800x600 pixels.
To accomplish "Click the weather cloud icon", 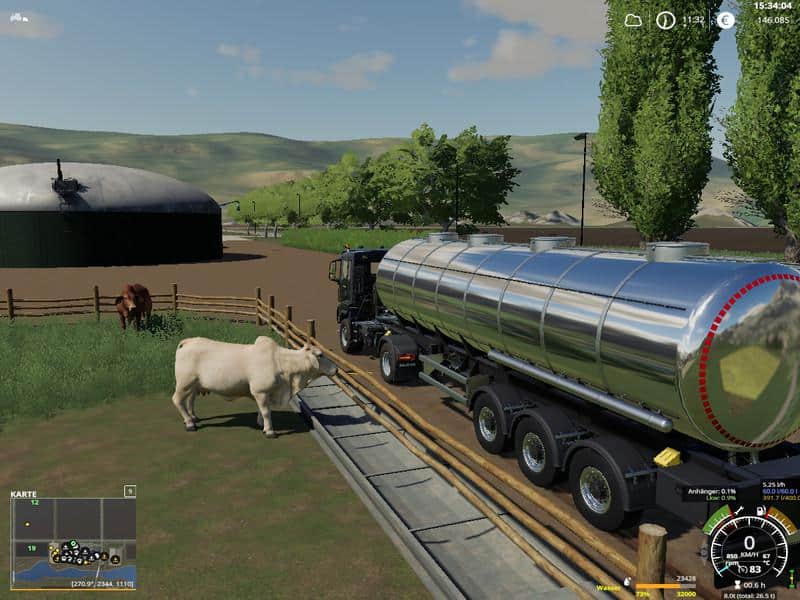I will coord(634,19).
